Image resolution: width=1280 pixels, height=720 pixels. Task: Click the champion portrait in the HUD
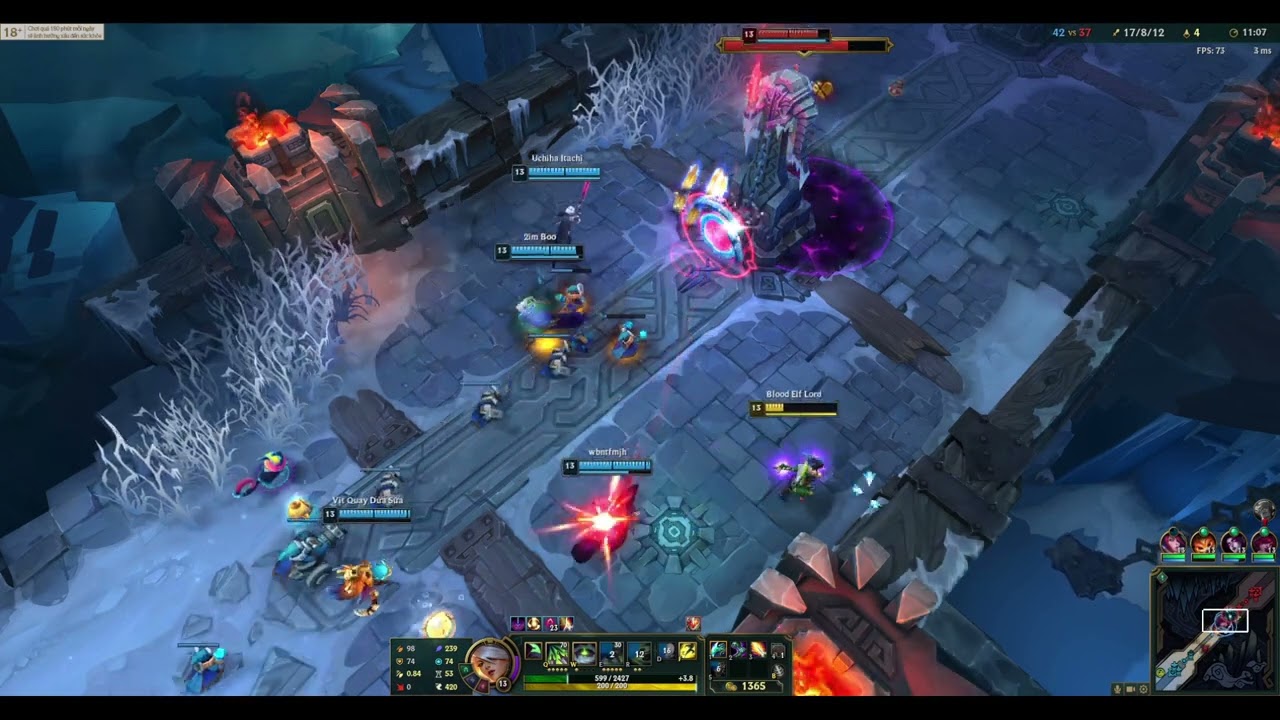click(490, 661)
